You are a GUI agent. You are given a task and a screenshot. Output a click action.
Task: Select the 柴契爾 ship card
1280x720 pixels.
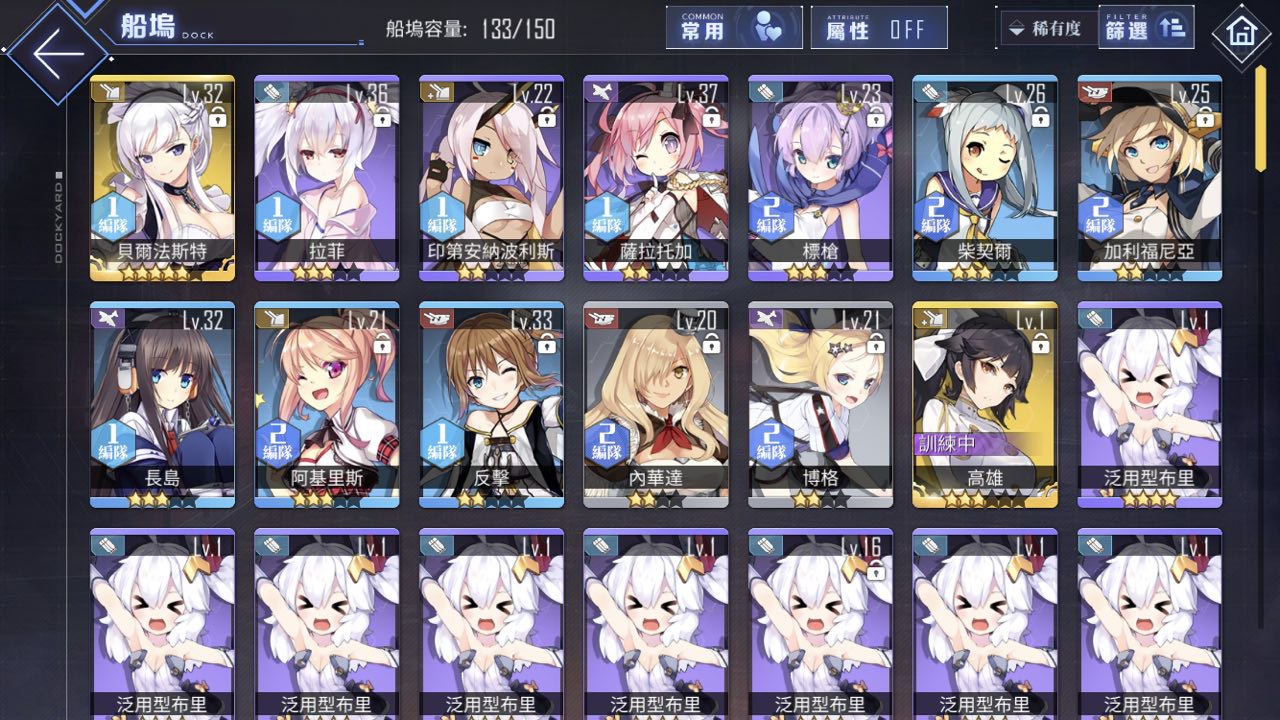[985, 178]
